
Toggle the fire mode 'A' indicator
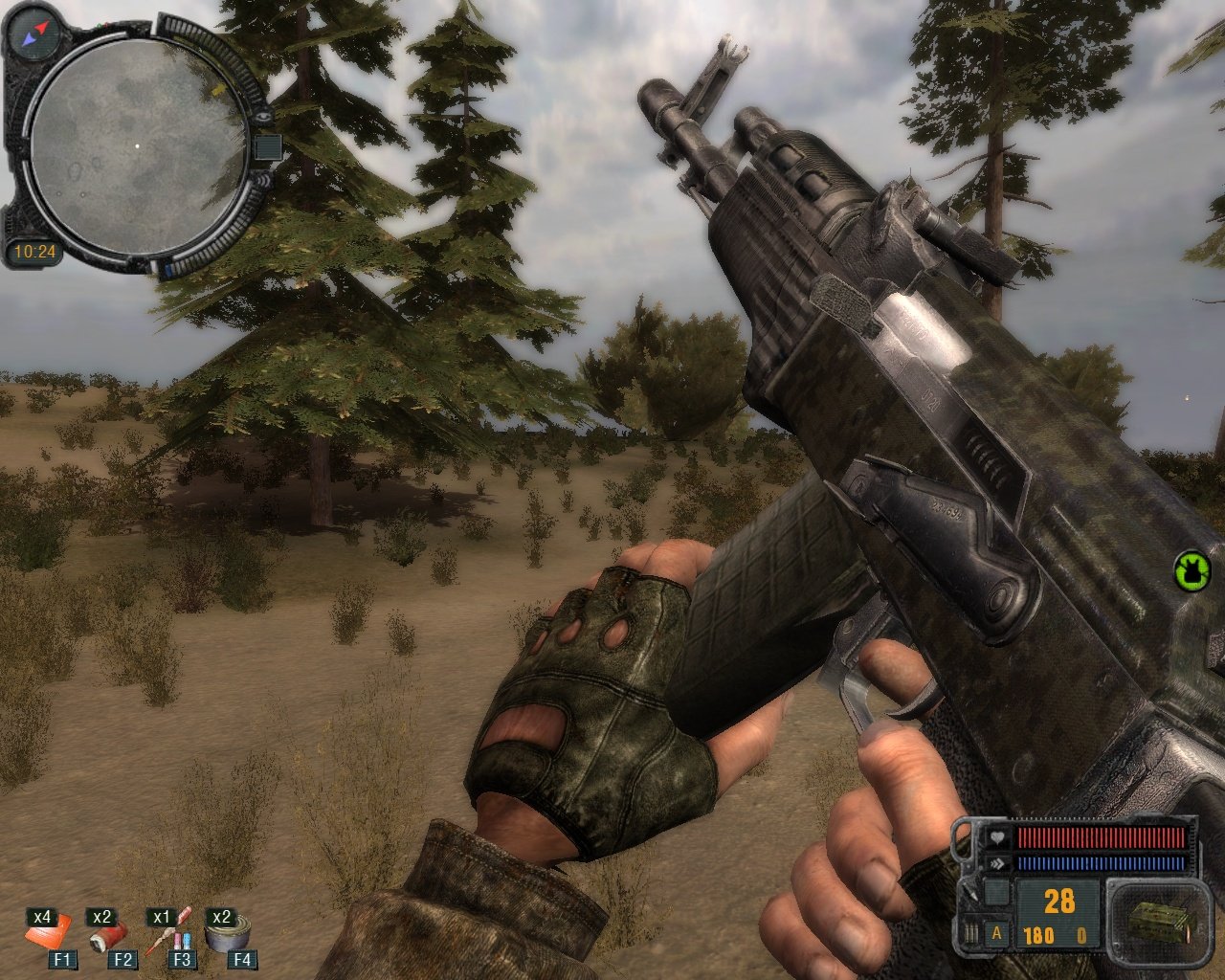point(997,933)
